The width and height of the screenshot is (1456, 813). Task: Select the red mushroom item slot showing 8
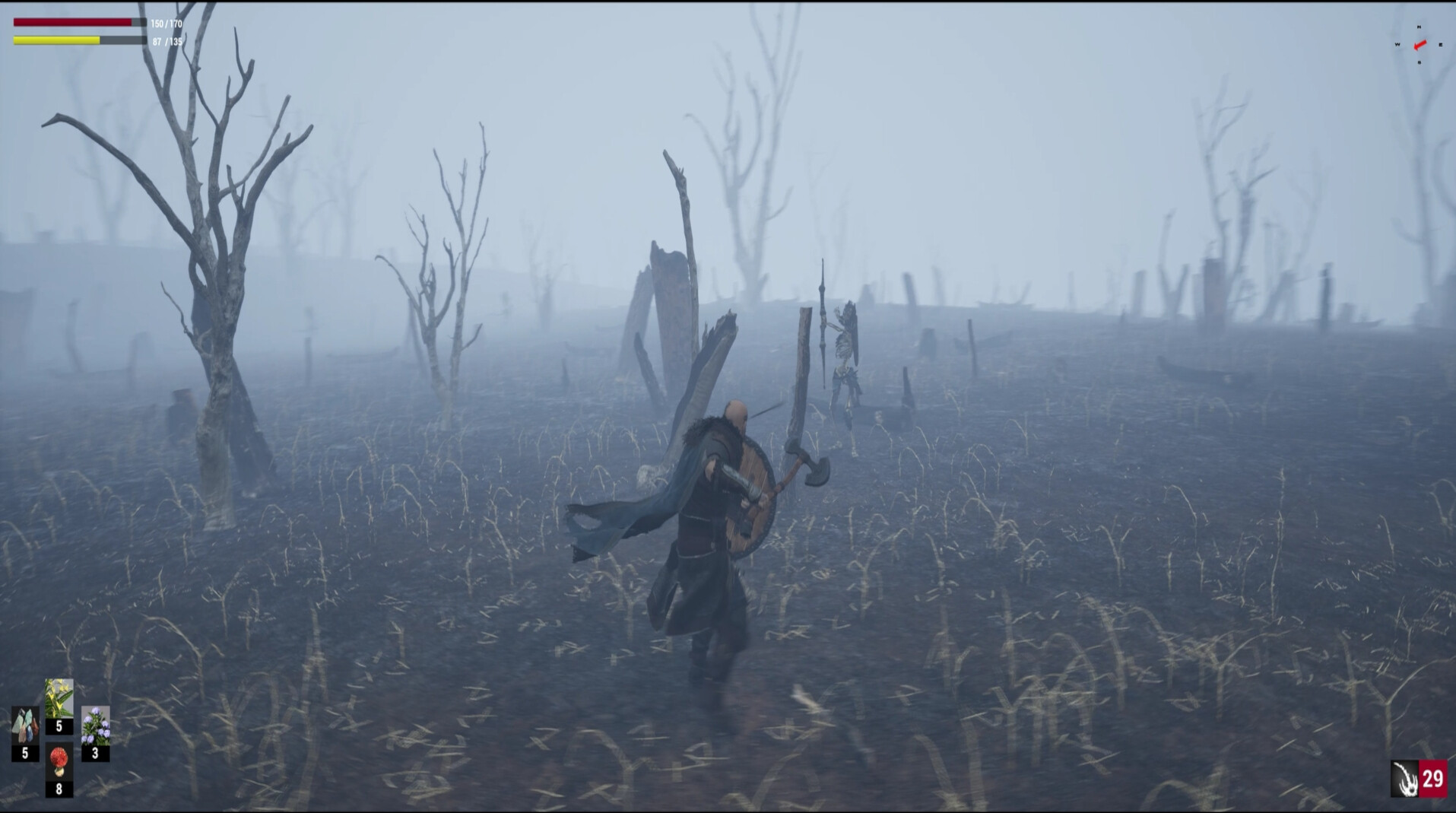pyautogui.click(x=59, y=761)
